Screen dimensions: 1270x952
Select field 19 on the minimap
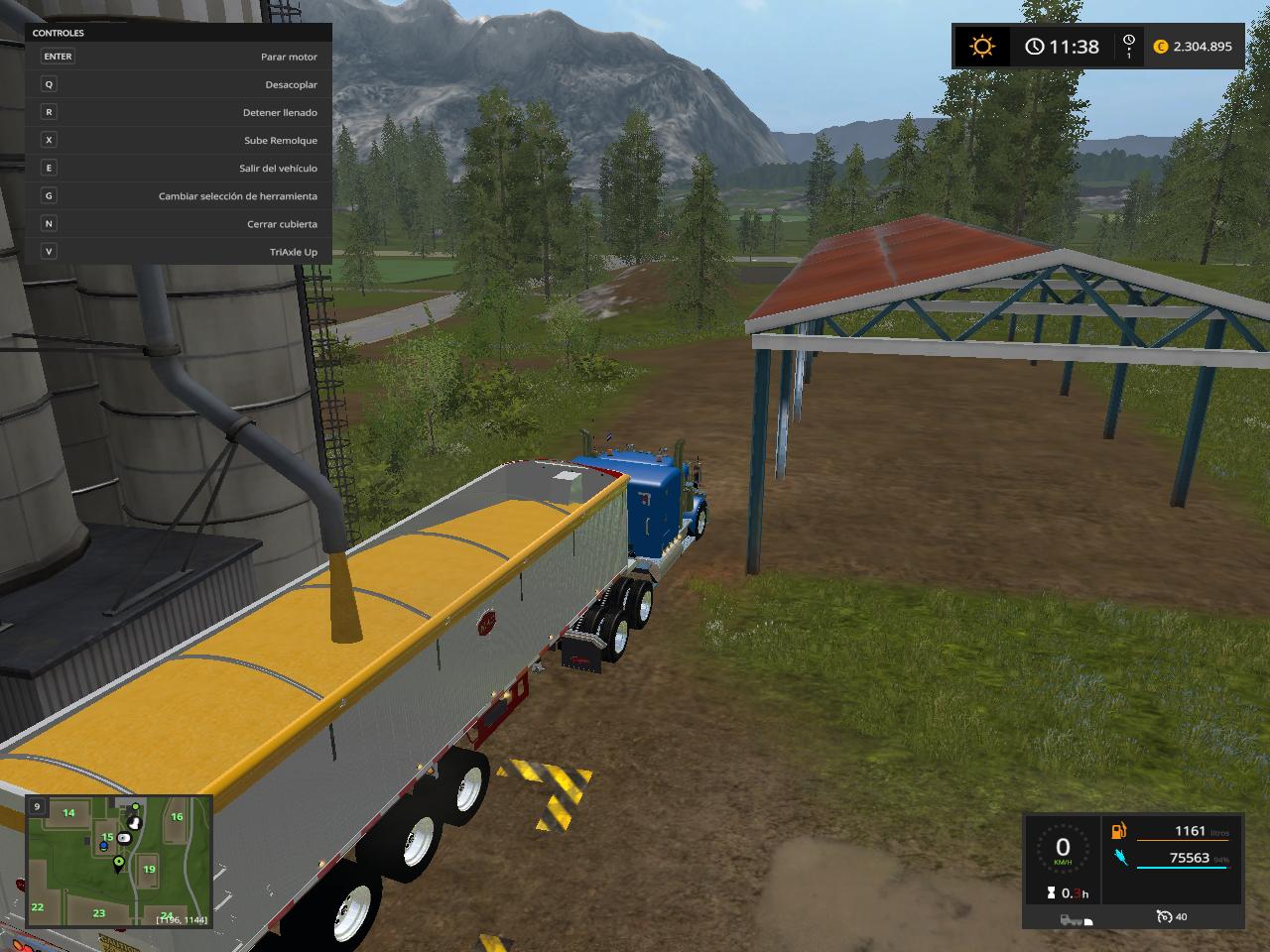point(149,869)
